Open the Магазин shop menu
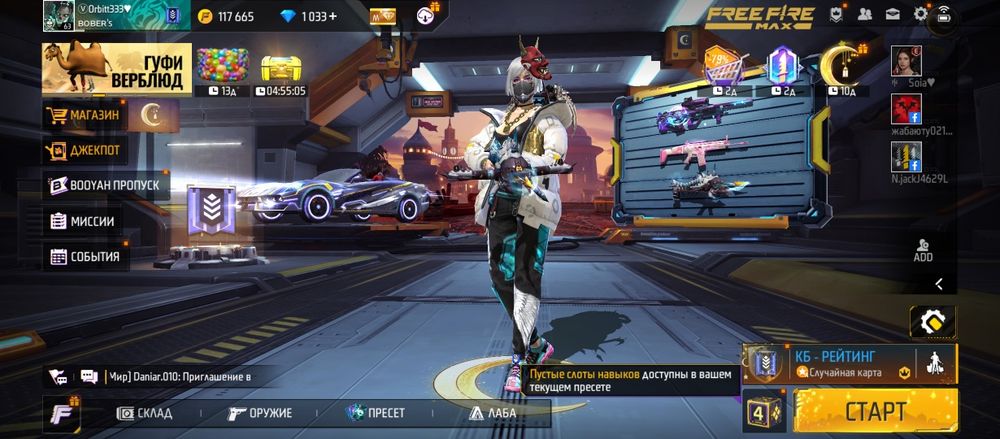1000x439 pixels. tap(84, 115)
